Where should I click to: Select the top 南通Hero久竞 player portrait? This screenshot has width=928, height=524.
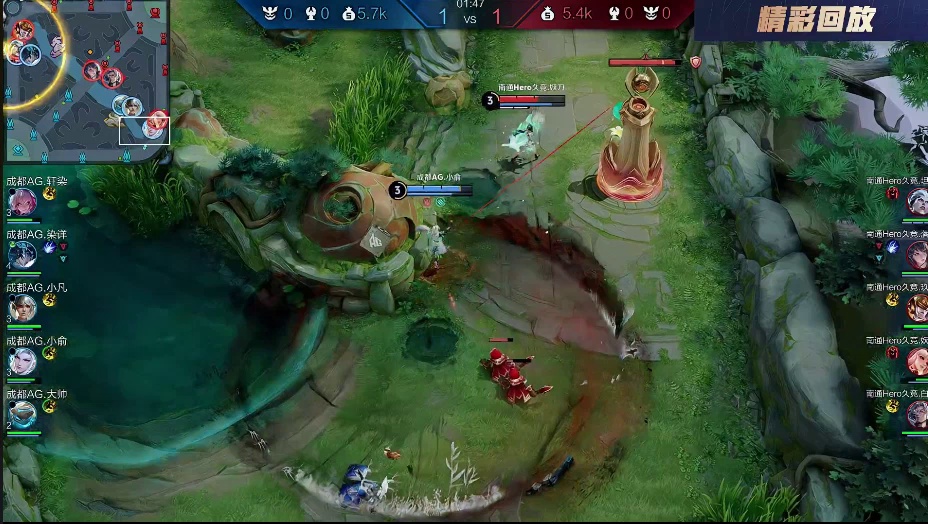tap(916, 202)
